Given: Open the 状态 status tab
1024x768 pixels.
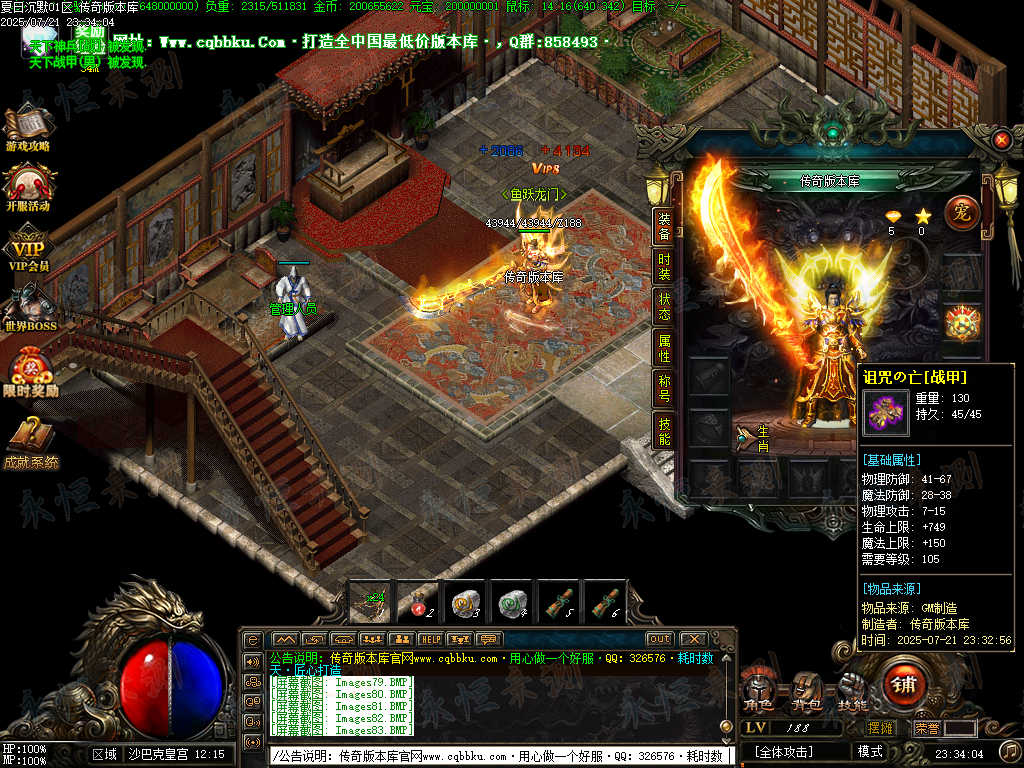Looking at the screenshot, I should pos(664,307).
